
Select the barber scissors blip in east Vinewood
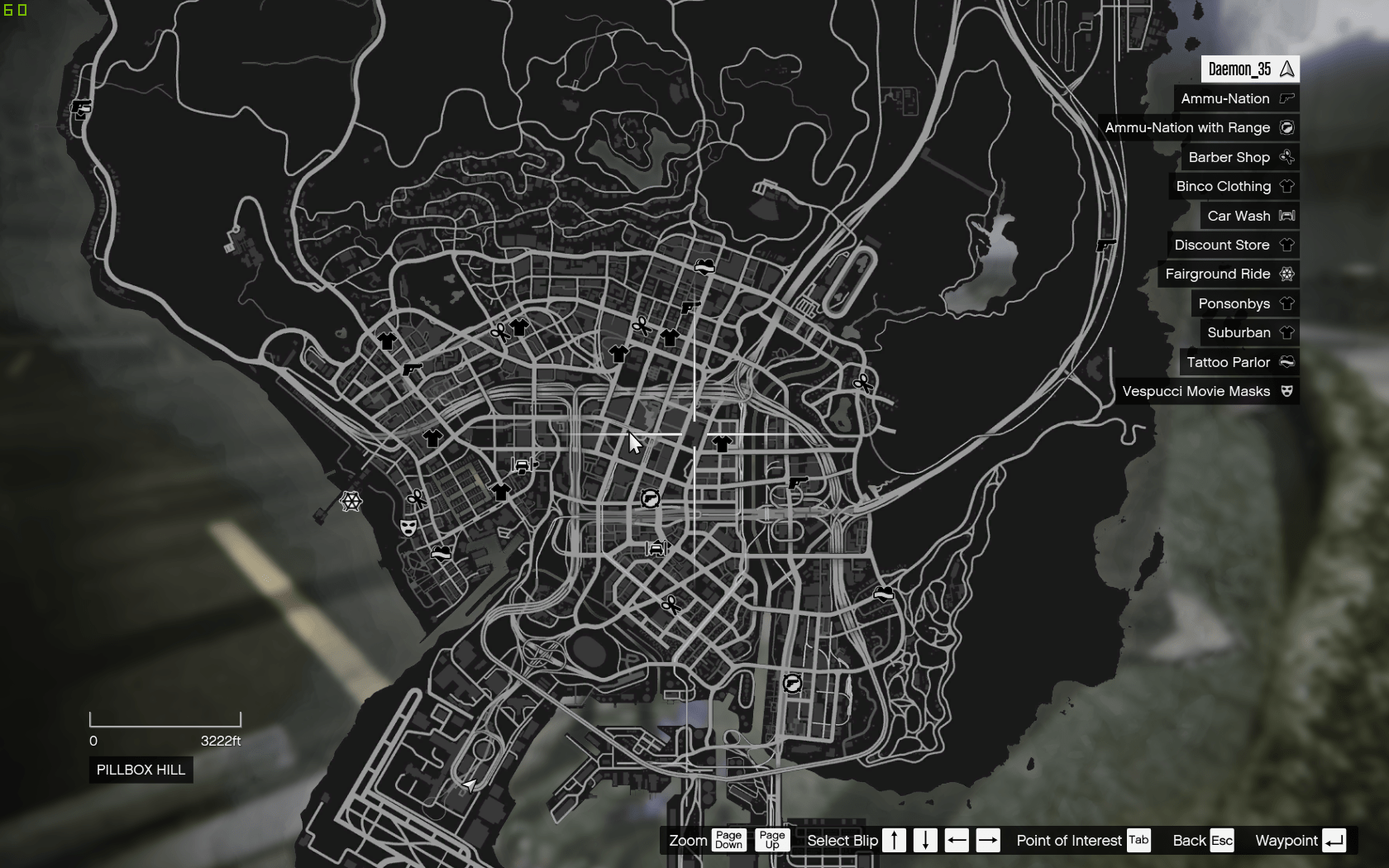pyautogui.click(x=862, y=383)
